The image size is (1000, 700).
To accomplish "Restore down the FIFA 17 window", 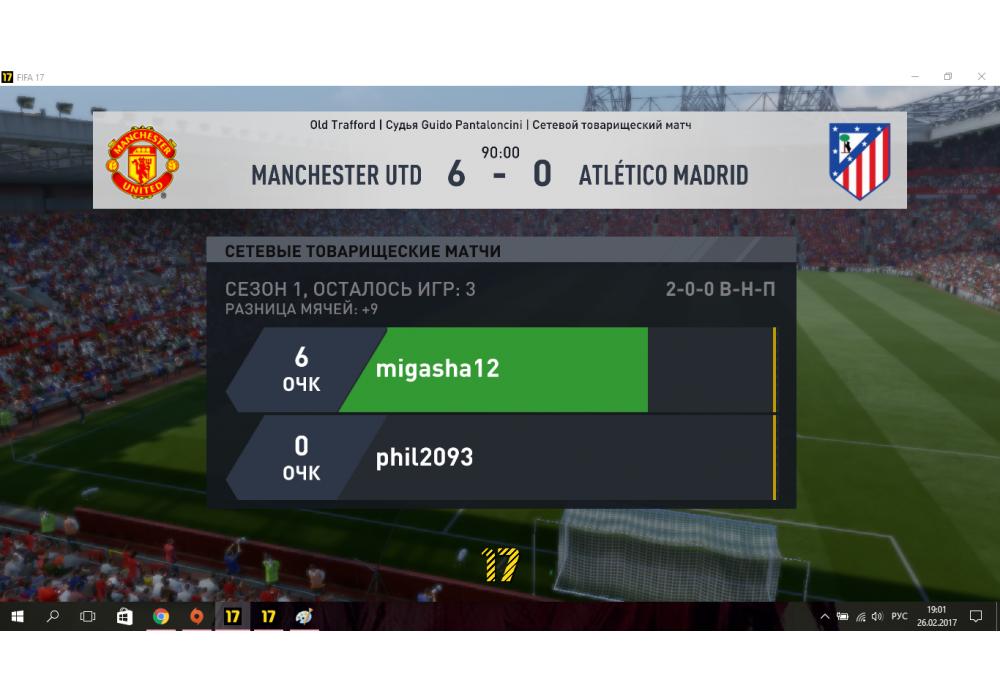I will (x=947, y=77).
